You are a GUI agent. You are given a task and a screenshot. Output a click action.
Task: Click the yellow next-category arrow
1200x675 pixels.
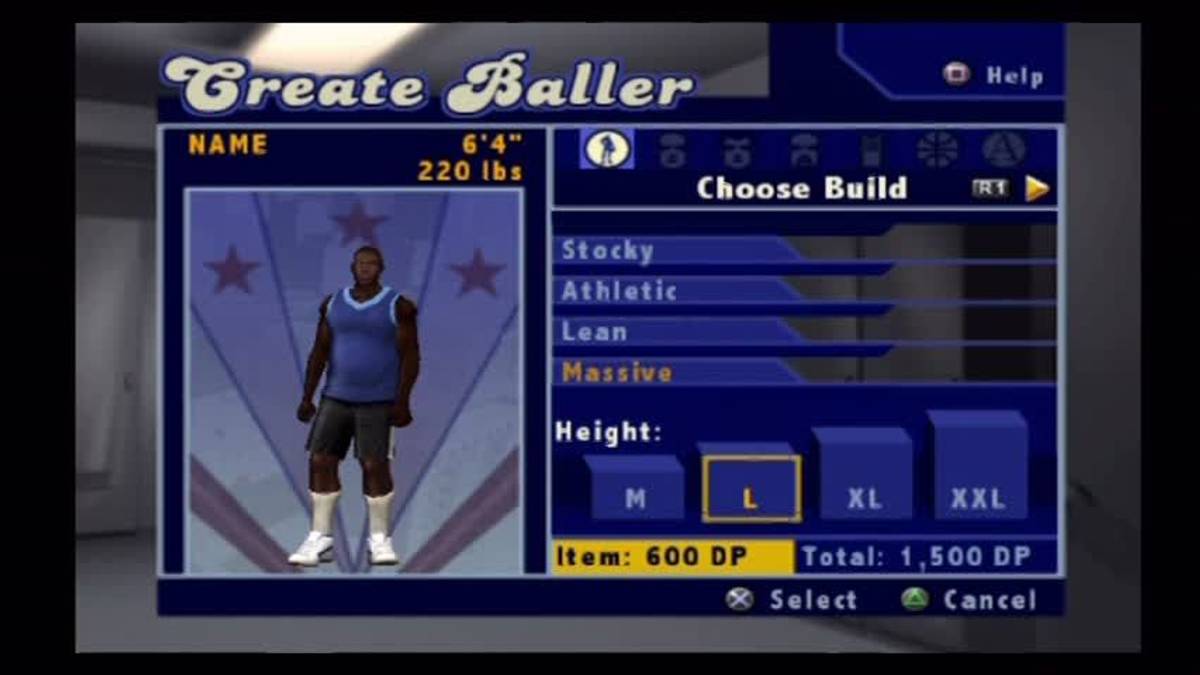tap(1038, 188)
